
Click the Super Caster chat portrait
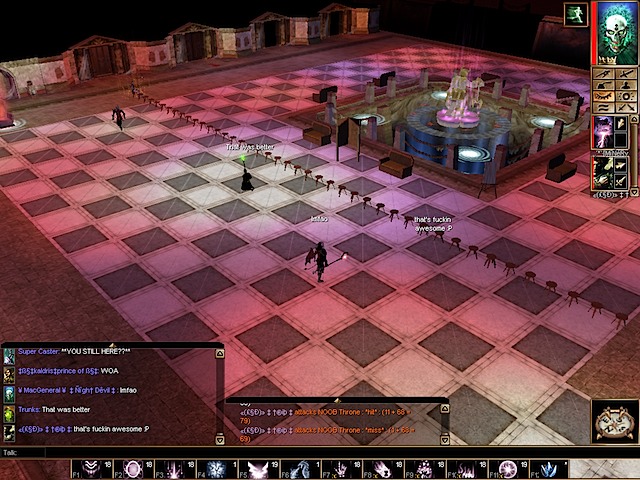click(9, 354)
